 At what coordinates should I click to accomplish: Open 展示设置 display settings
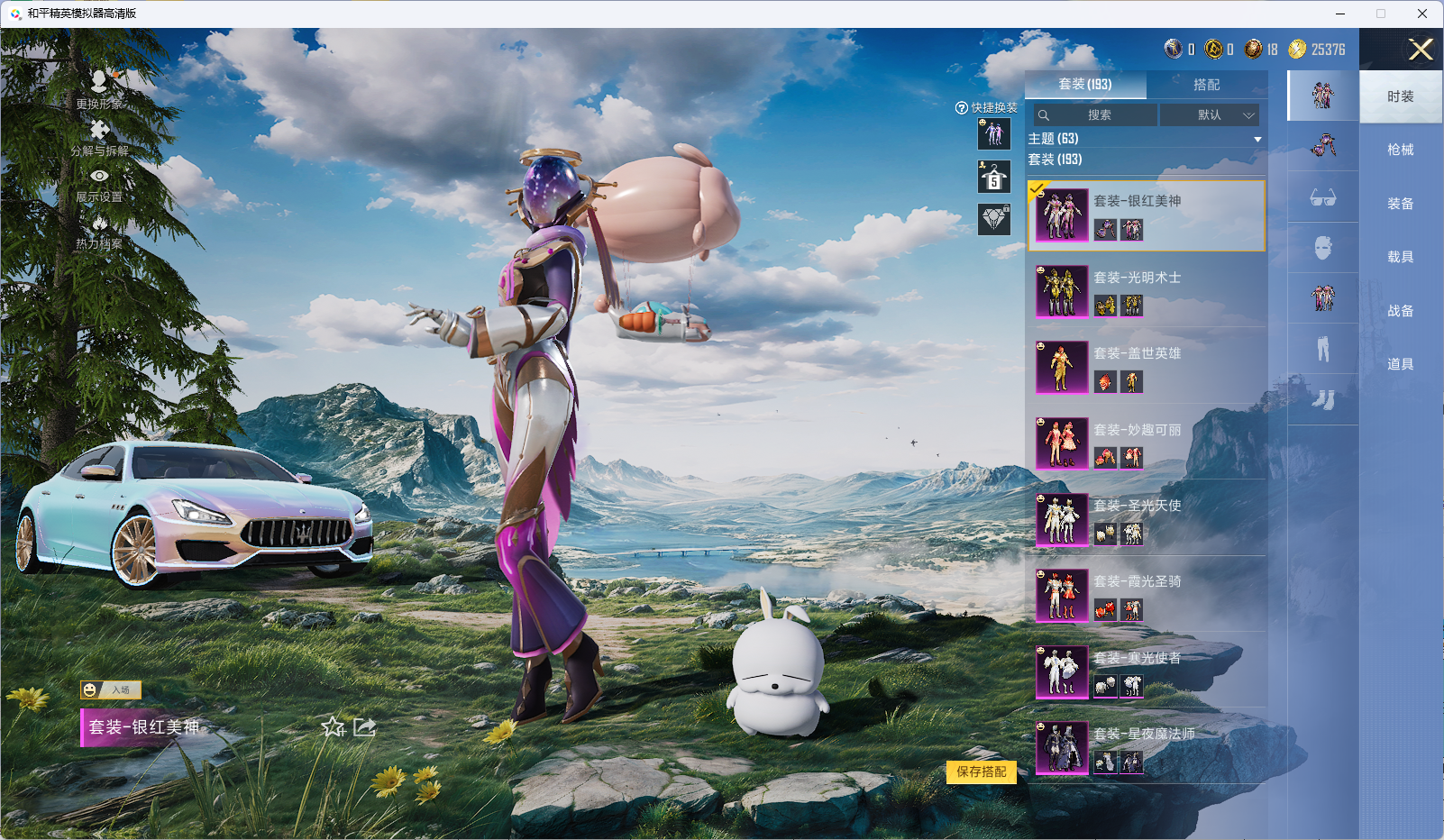[99, 186]
